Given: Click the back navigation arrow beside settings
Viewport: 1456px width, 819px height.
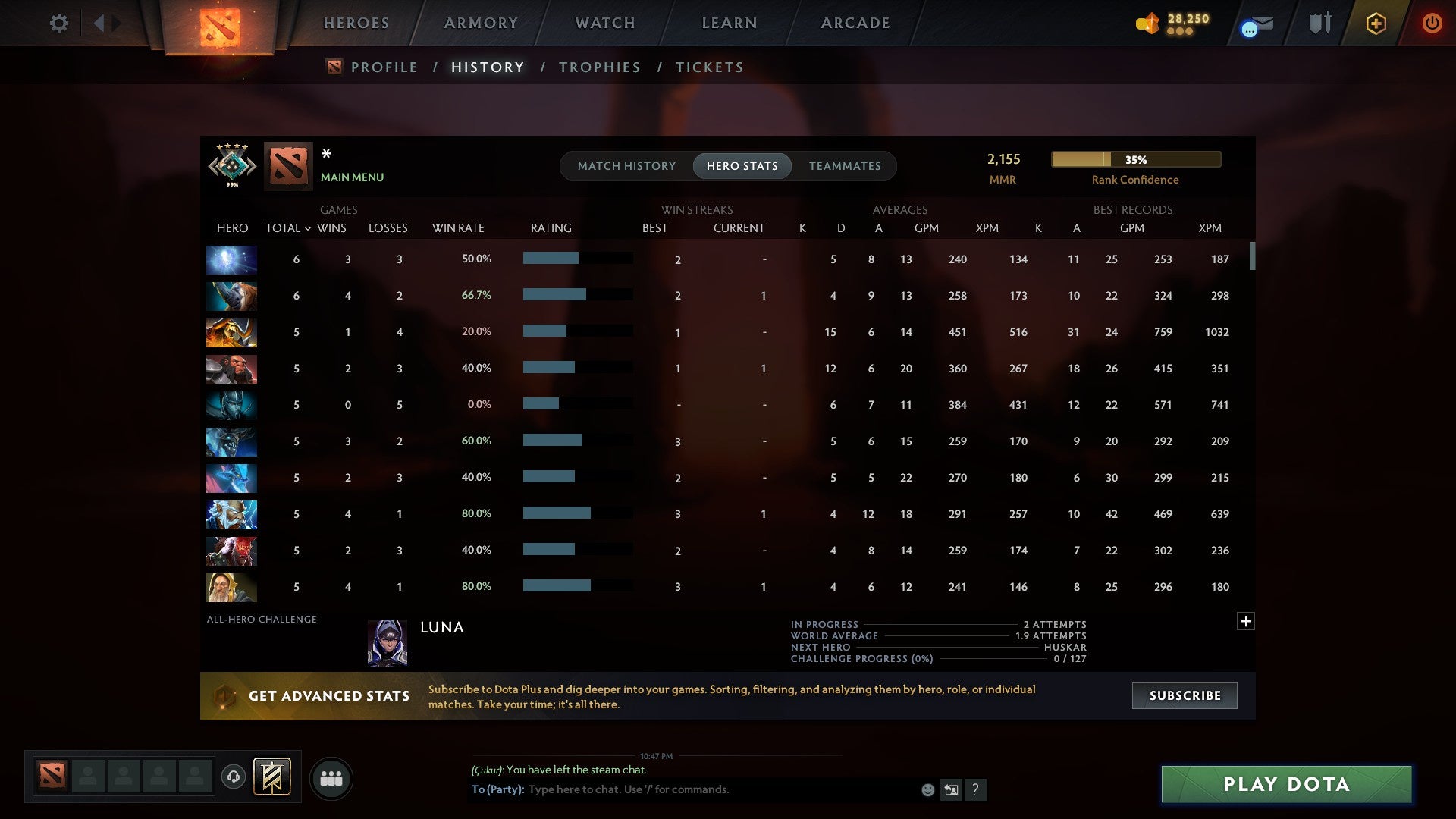Looking at the screenshot, I should [x=99, y=23].
